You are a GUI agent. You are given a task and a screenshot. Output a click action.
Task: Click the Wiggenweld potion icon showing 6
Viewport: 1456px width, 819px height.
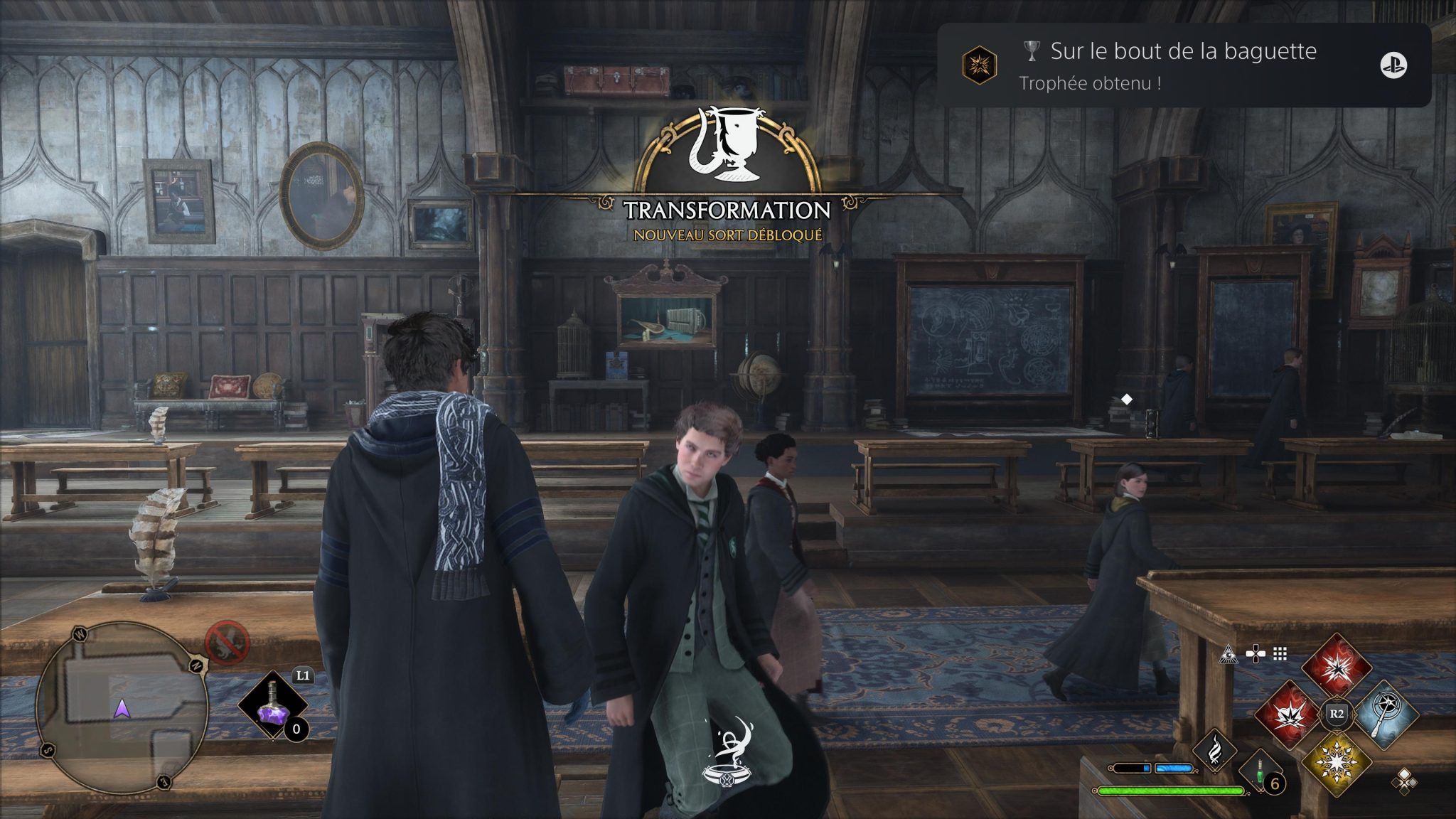(1260, 772)
